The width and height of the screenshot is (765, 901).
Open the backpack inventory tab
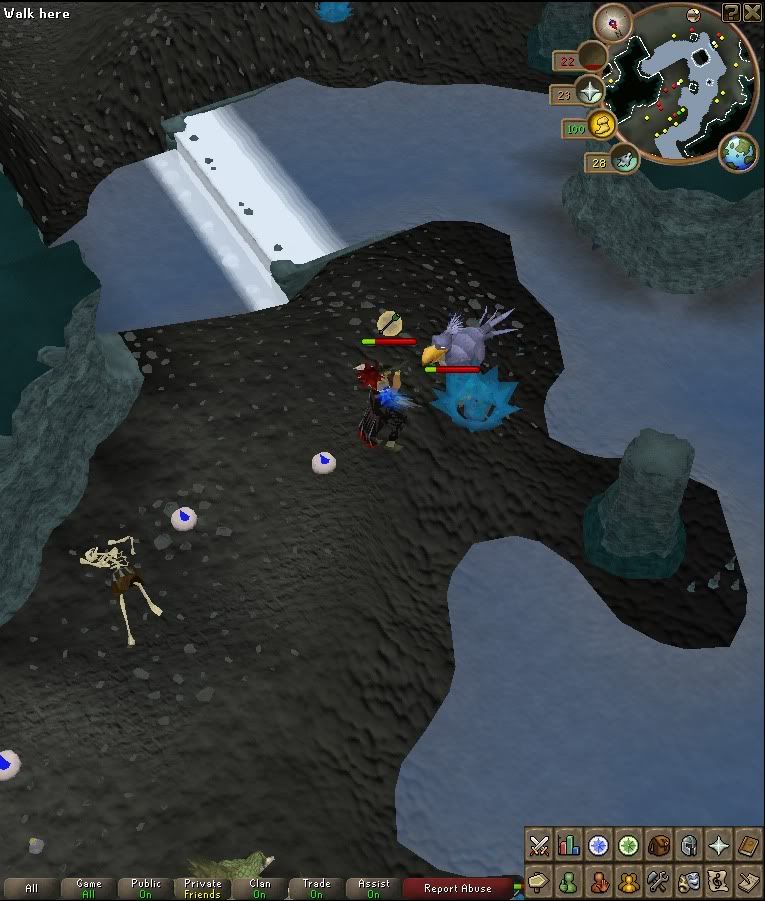[658, 845]
